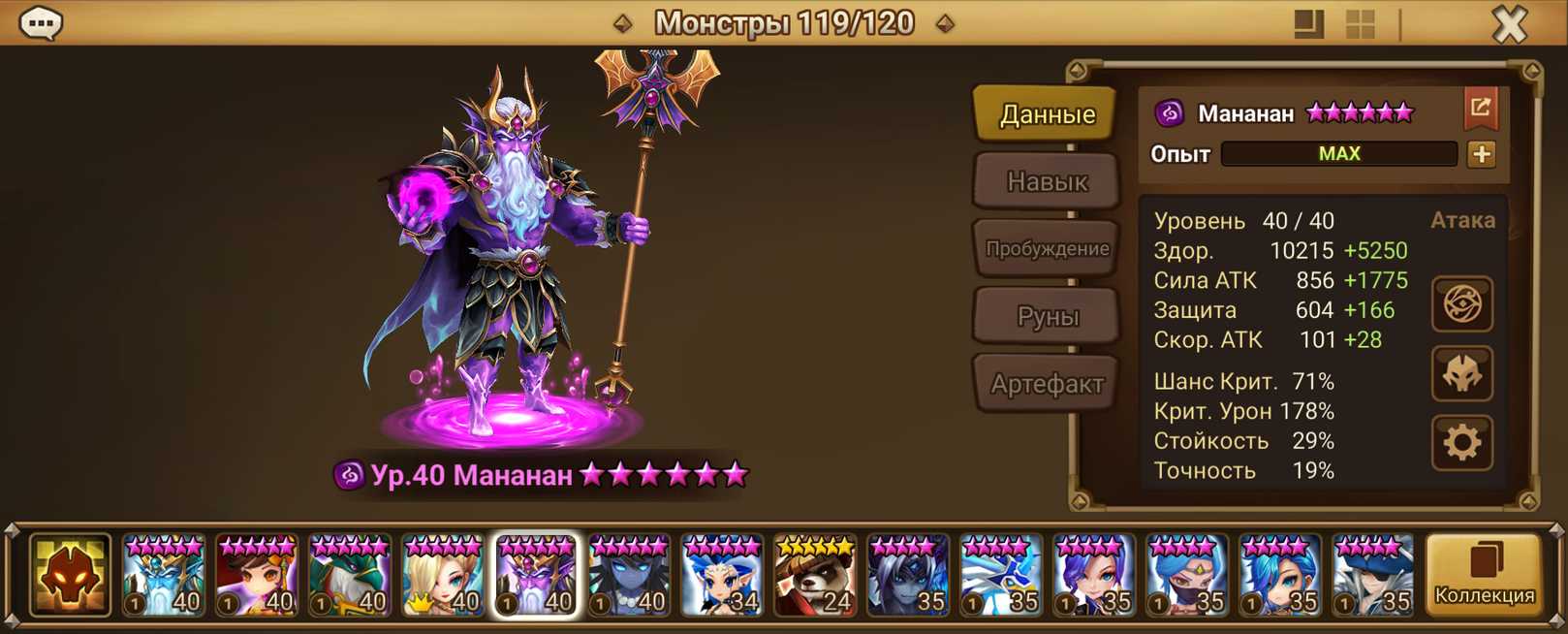The image size is (1568, 634).
Task: Click the plus button beside Опыт bar
Action: [x=1481, y=154]
